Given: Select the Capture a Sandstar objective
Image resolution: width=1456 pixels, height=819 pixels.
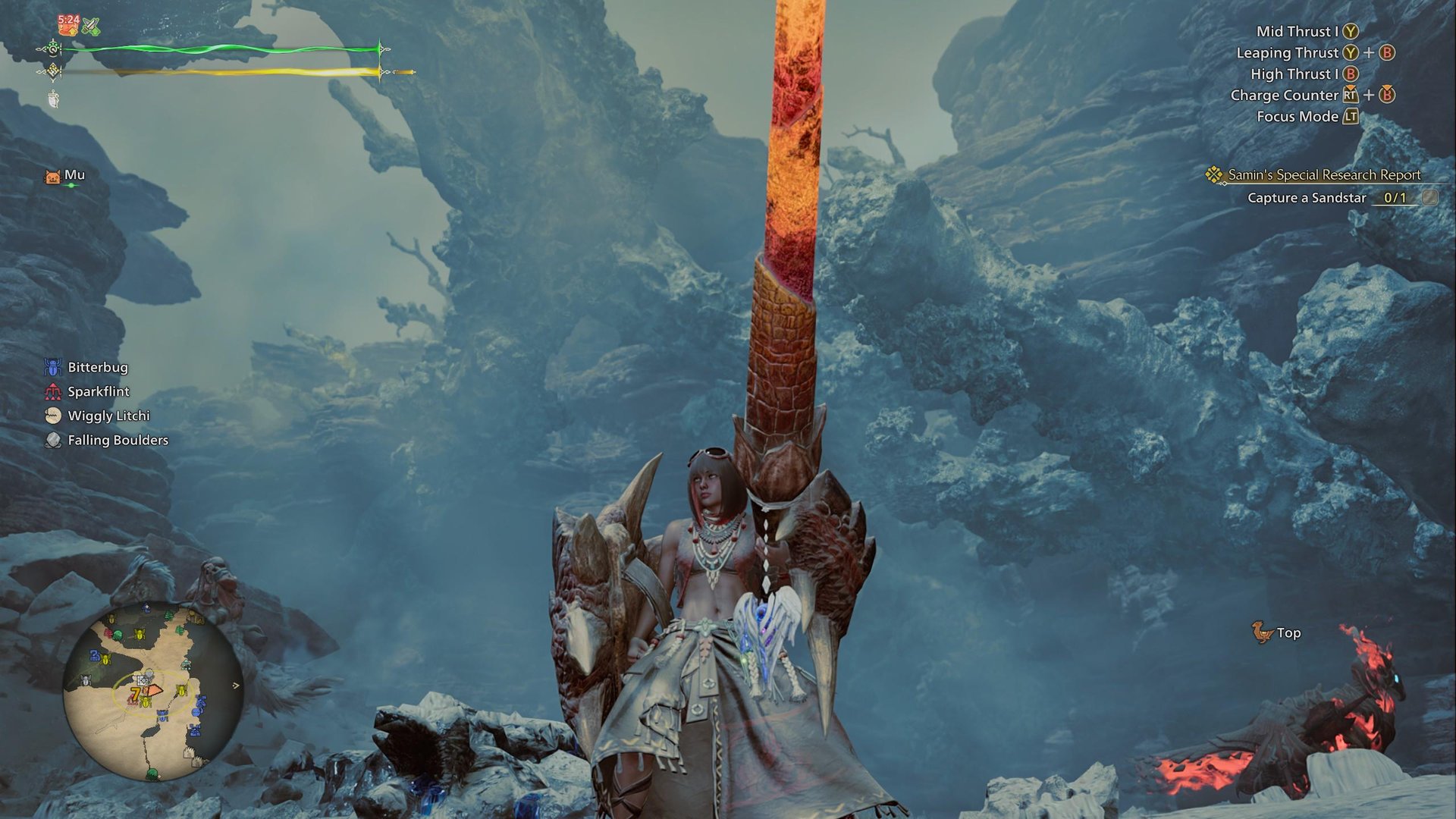Looking at the screenshot, I should (1307, 198).
